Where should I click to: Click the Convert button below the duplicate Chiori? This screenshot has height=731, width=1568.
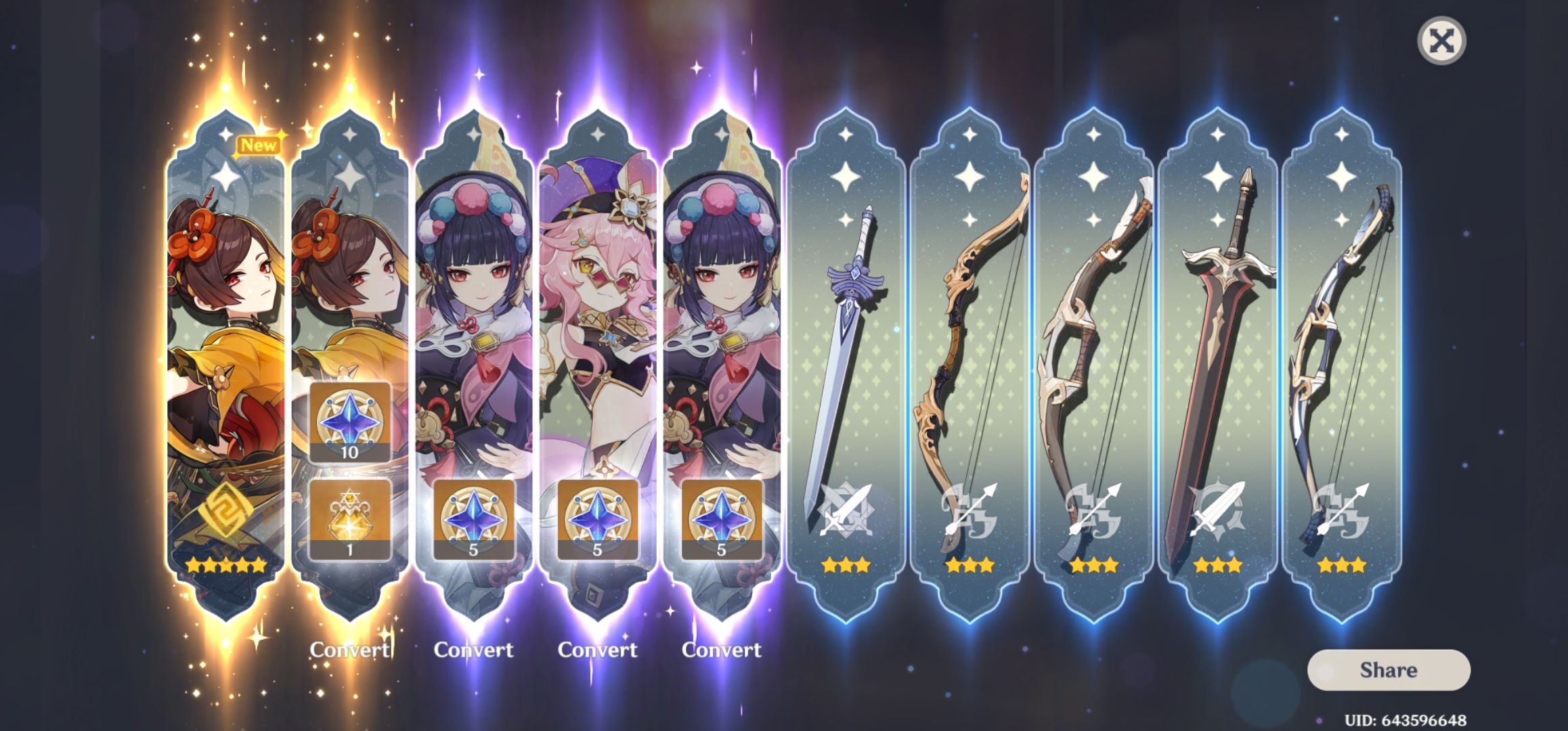pyautogui.click(x=349, y=648)
